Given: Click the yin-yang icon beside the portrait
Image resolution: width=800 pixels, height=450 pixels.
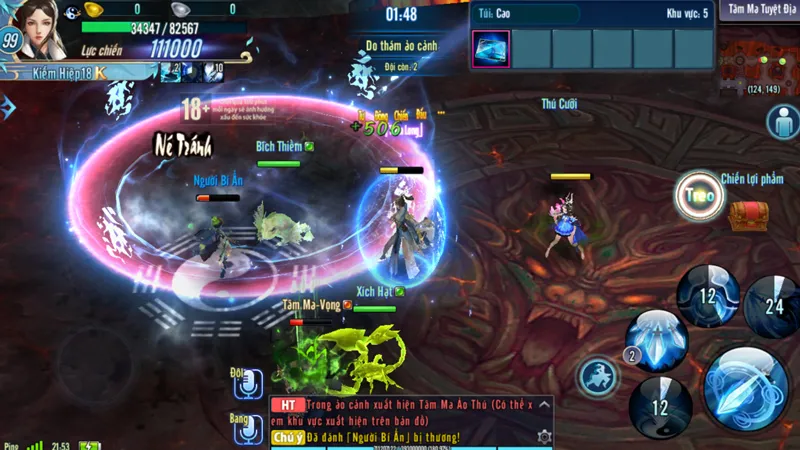Looking at the screenshot, I should tap(71, 13).
